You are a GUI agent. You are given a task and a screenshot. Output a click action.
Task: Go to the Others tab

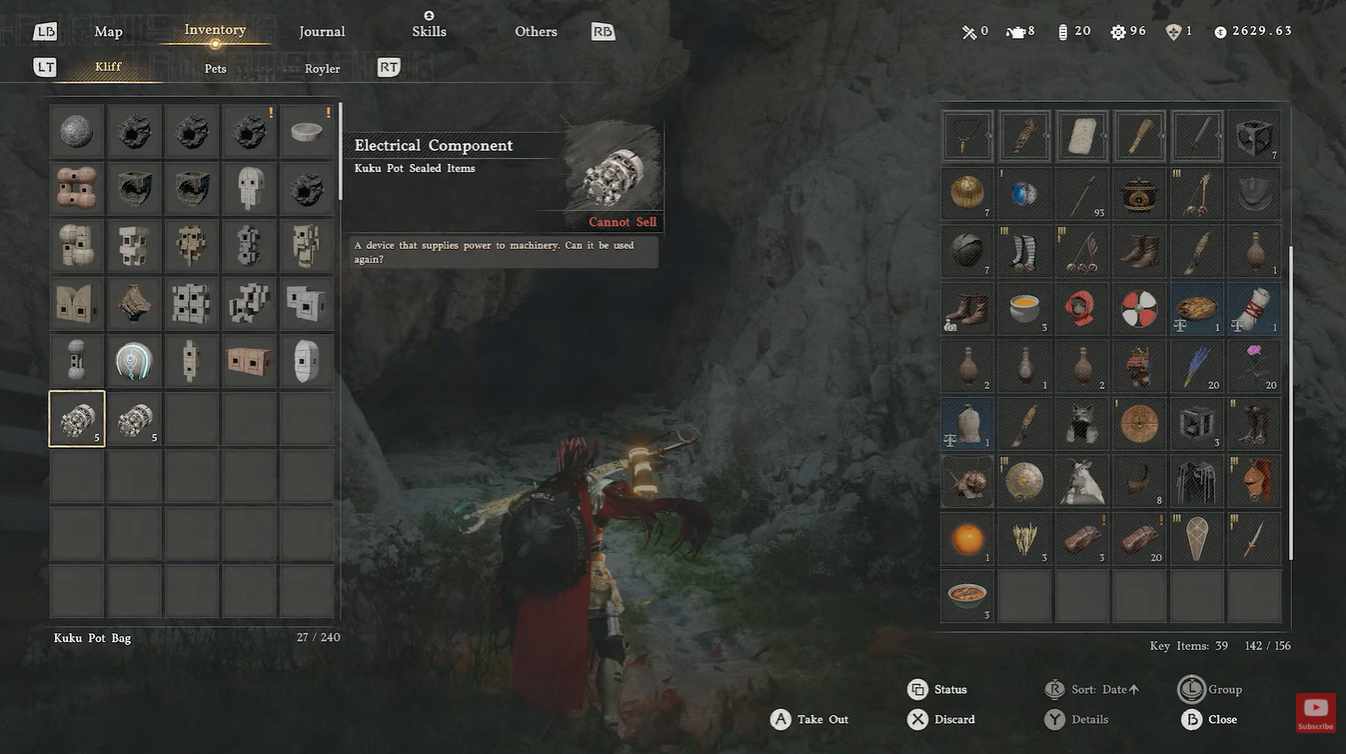tap(536, 32)
